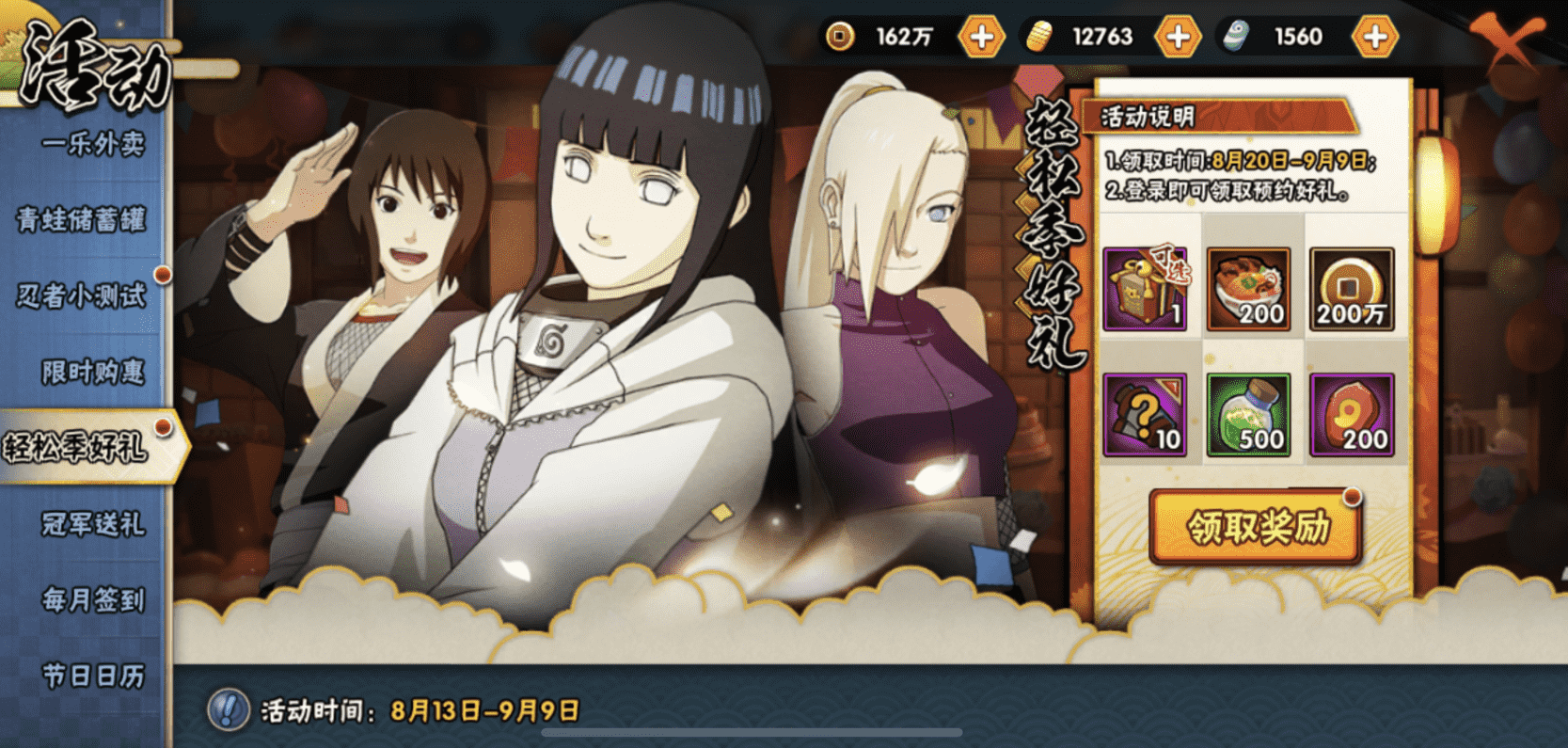
Task: Claim rewards with the 领取奖励 button
Action: click(x=1255, y=528)
